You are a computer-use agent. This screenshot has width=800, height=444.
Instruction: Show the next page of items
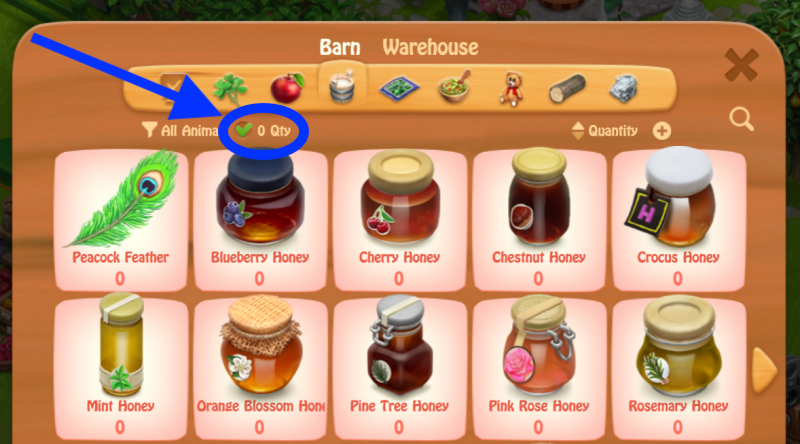pos(764,369)
